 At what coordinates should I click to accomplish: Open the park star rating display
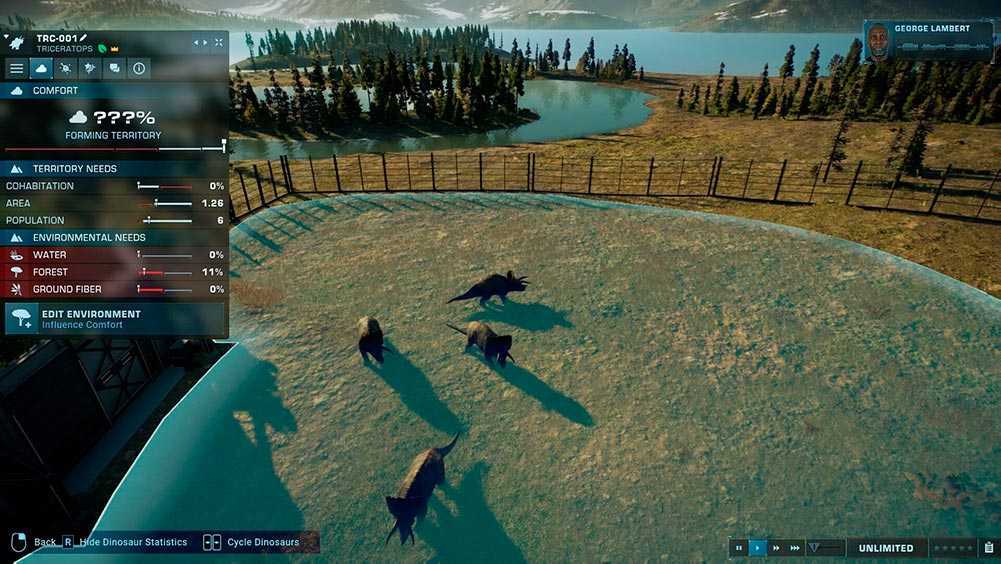(x=953, y=548)
